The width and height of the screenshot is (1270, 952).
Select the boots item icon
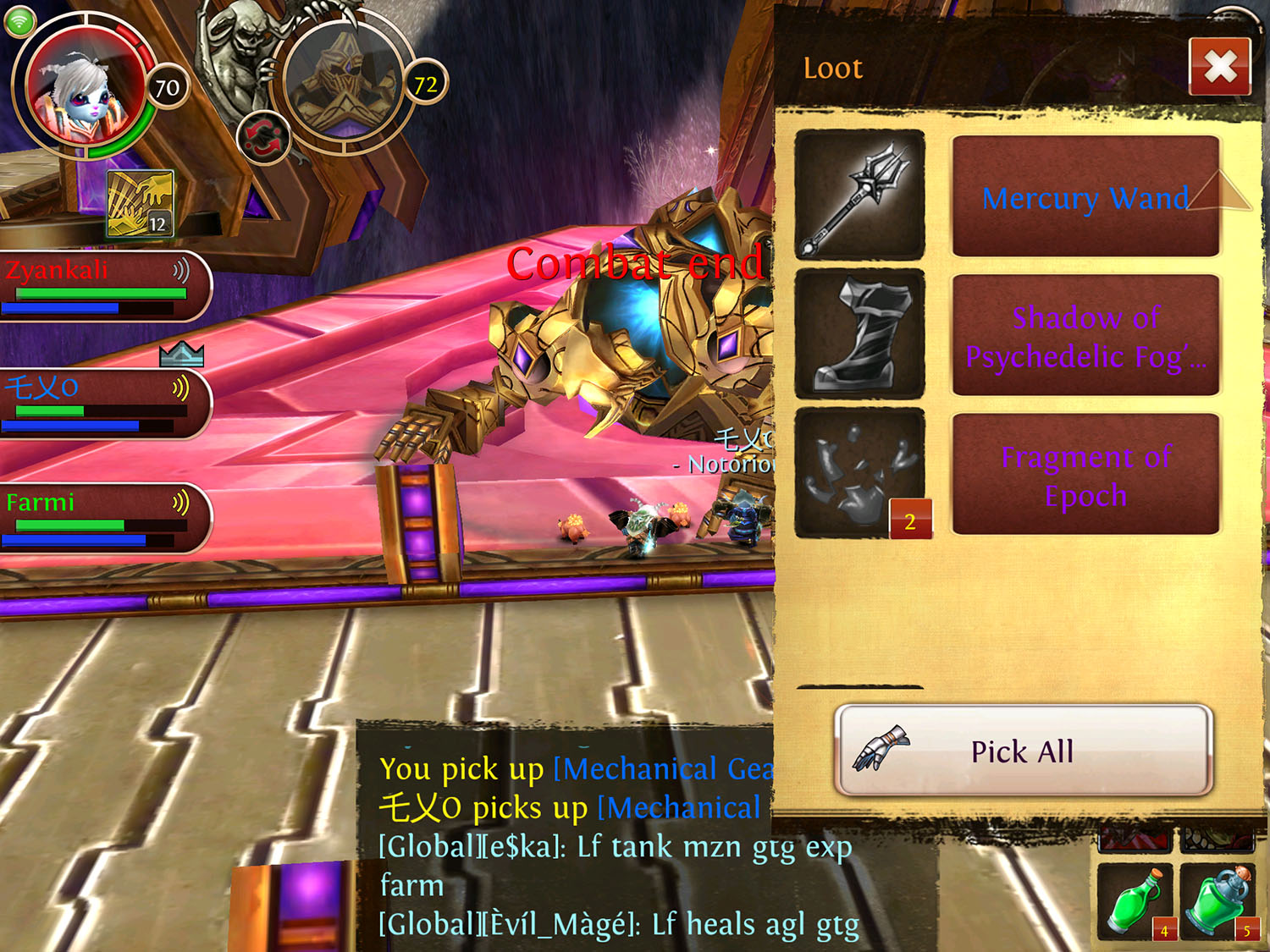click(x=859, y=333)
